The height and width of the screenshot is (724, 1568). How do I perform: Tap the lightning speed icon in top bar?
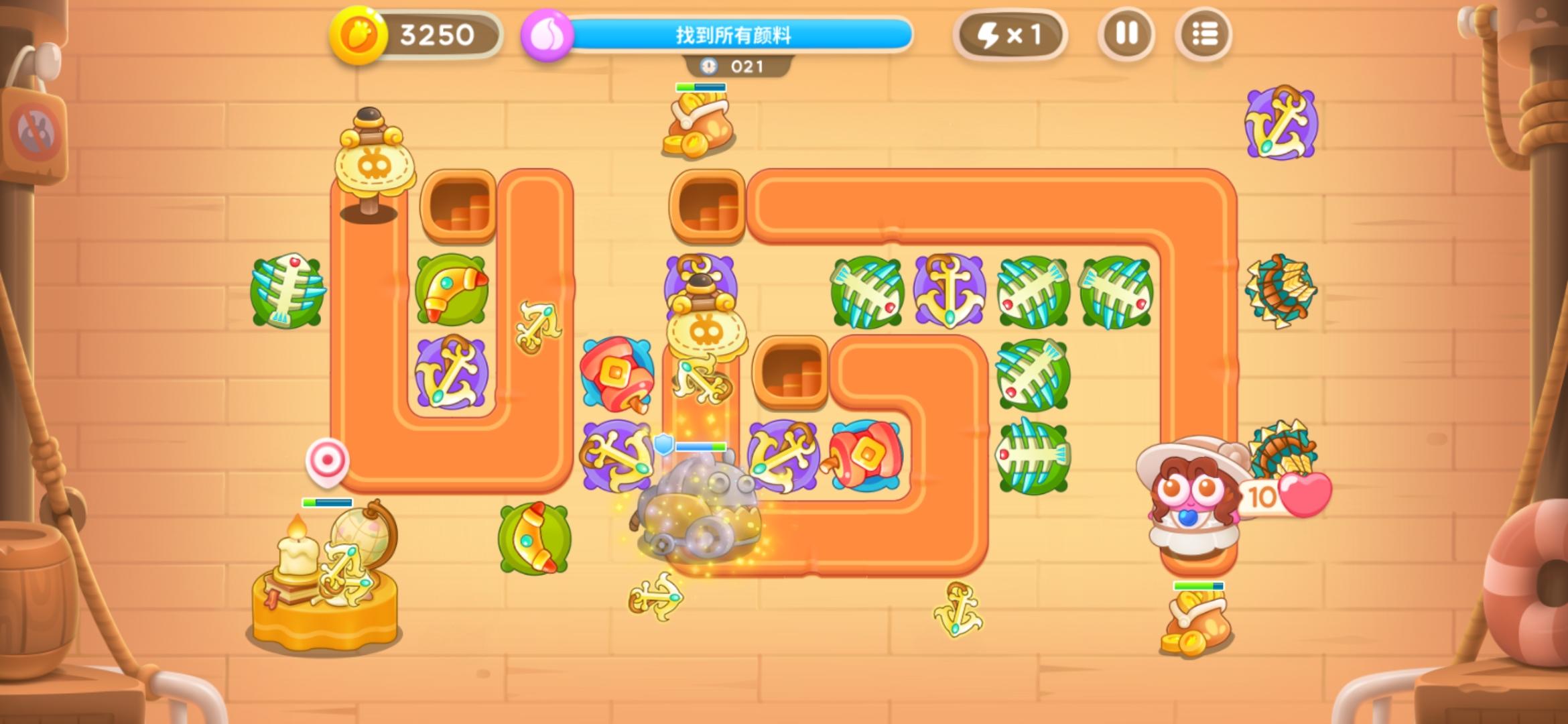[x=1012, y=34]
